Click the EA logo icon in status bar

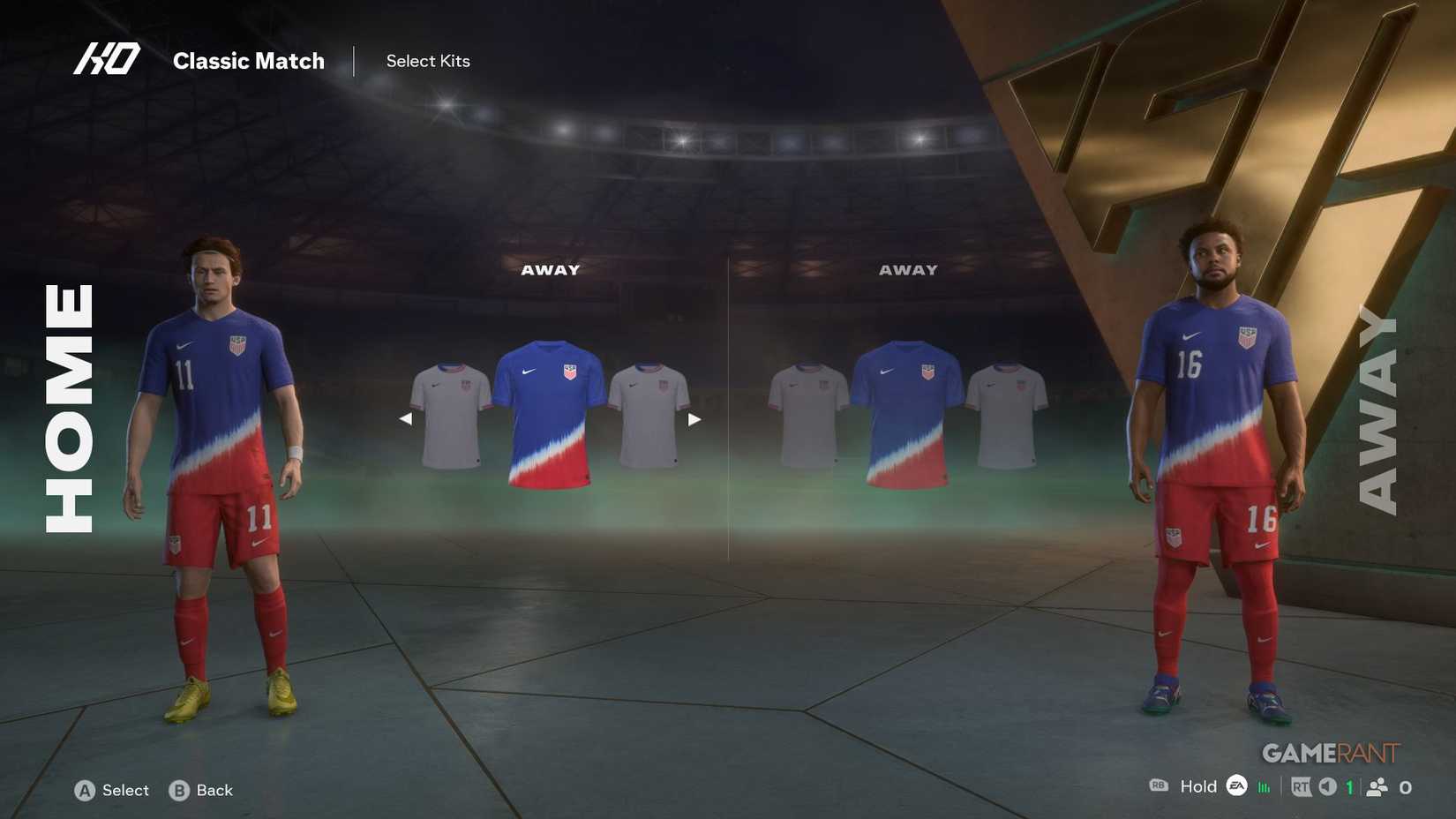click(1235, 786)
